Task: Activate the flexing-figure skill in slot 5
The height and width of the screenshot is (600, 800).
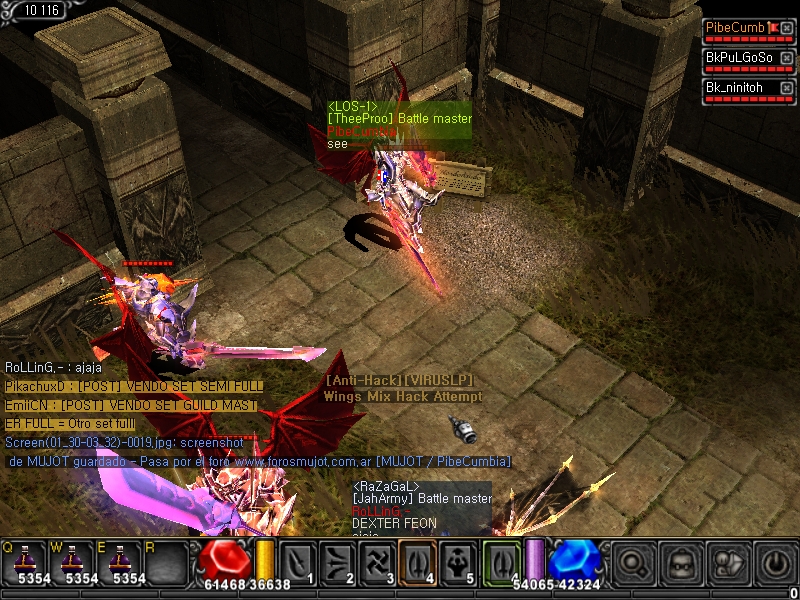Action: (456, 560)
